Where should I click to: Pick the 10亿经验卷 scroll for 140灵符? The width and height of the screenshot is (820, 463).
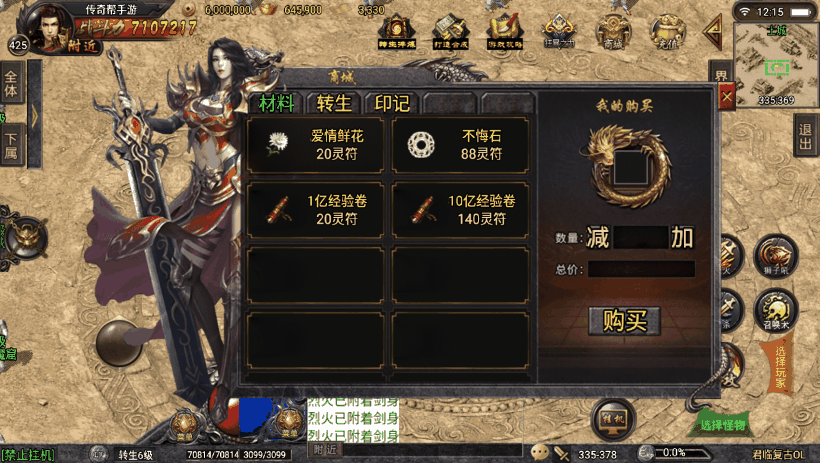pyautogui.click(x=460, y=209)
